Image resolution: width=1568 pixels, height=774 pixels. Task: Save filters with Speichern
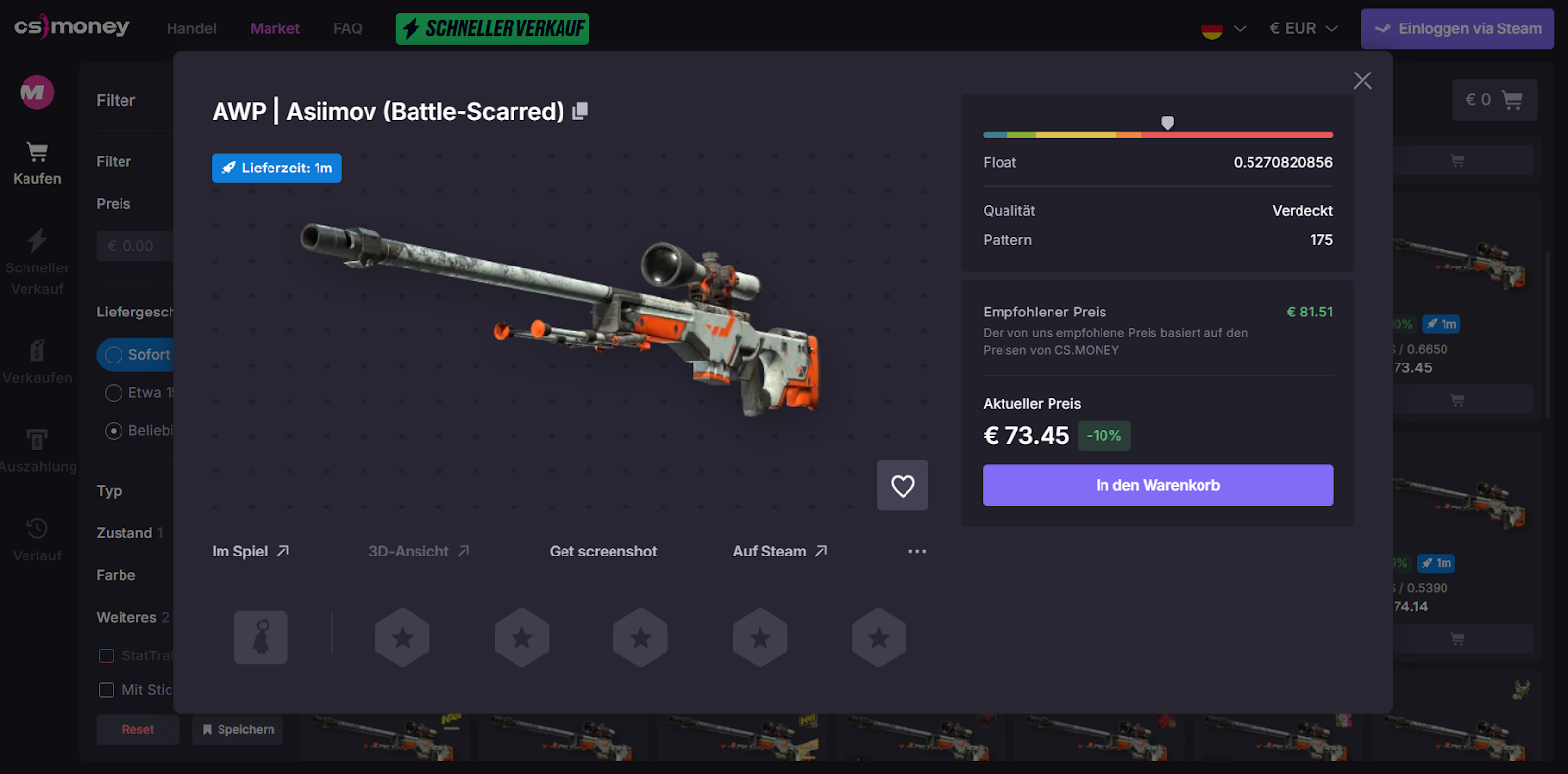click(238, 730)
